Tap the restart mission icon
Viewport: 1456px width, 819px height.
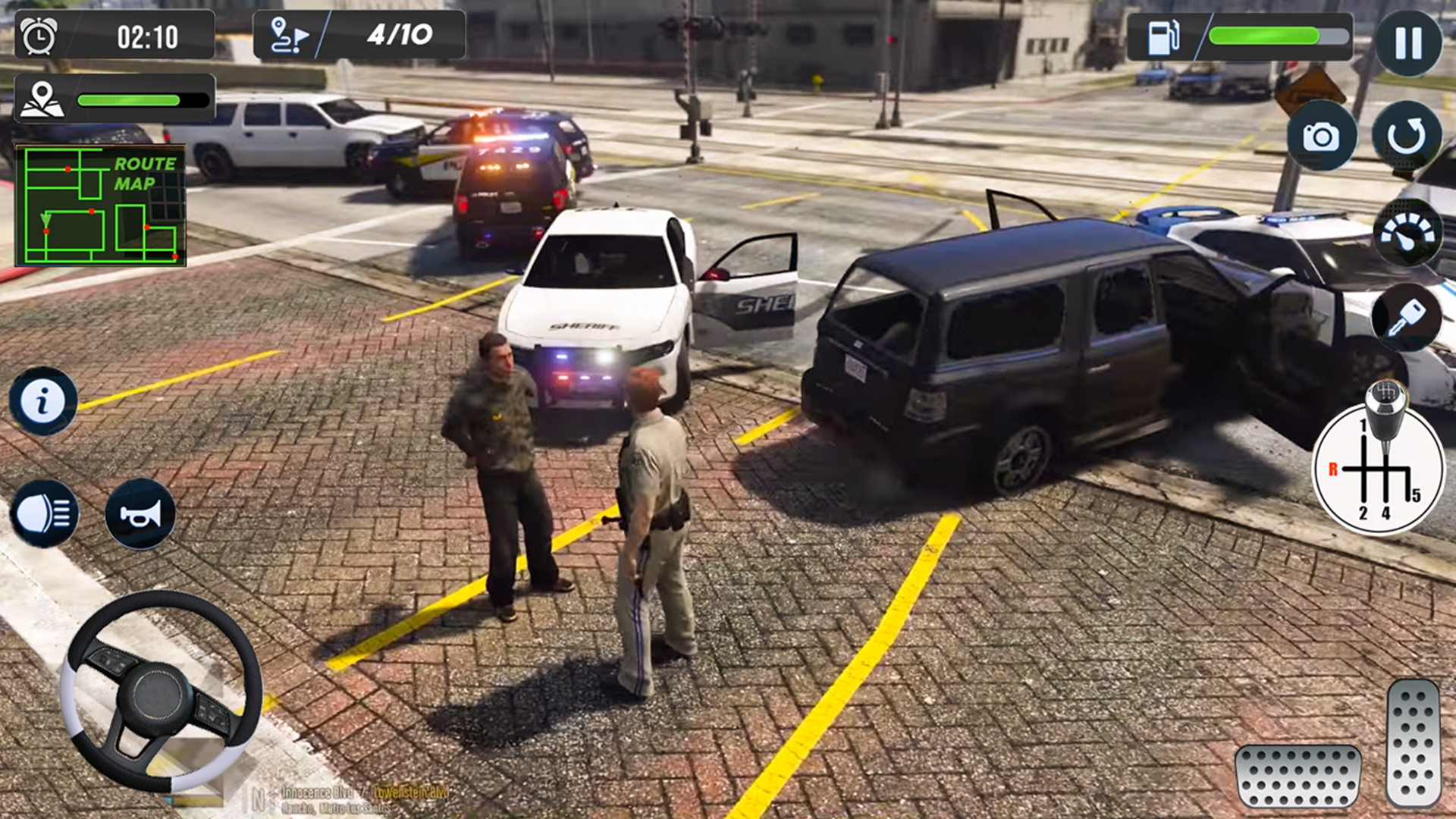(x=1409, y=133)
